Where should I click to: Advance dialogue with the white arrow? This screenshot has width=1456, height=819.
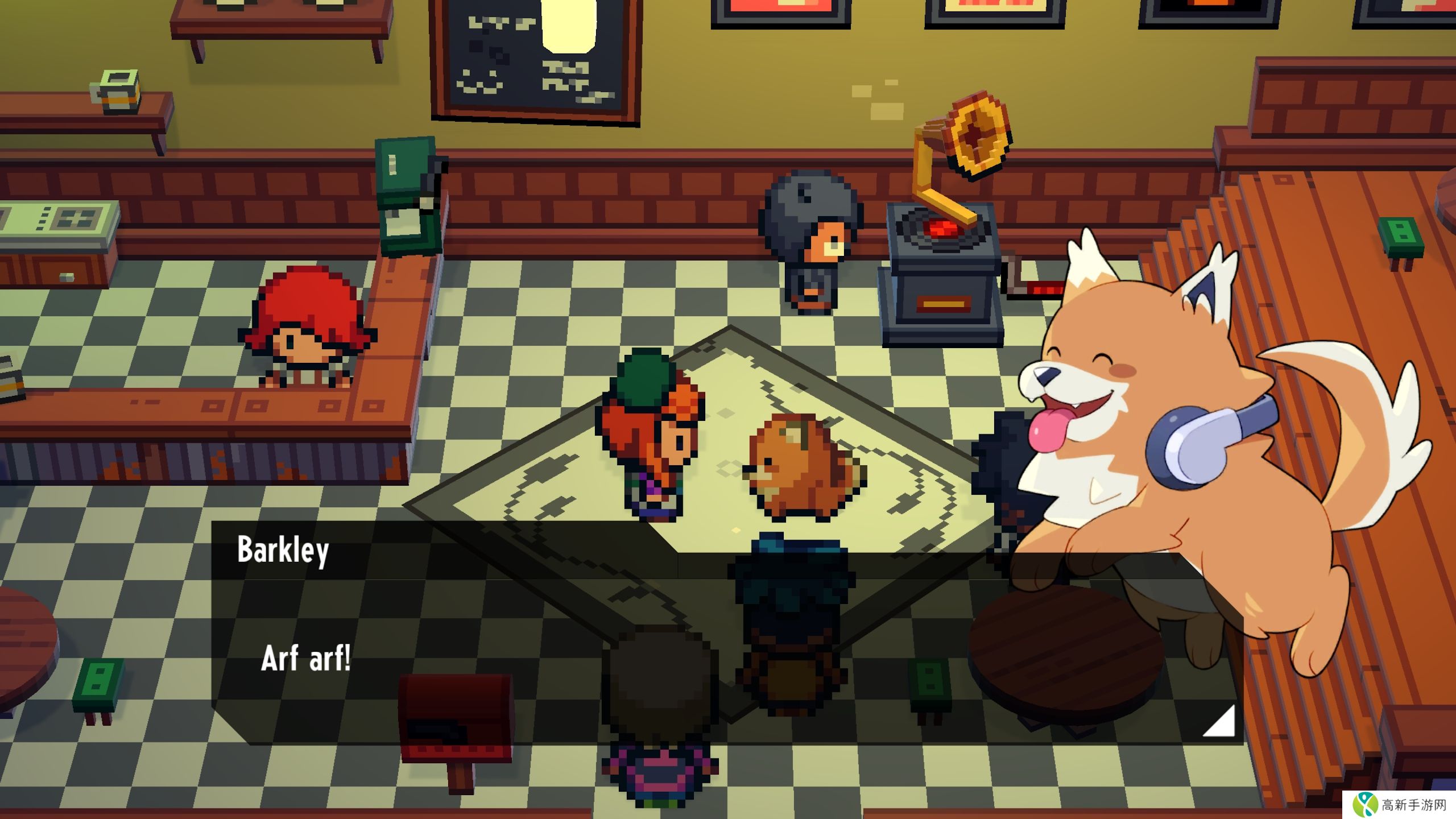1222,723
